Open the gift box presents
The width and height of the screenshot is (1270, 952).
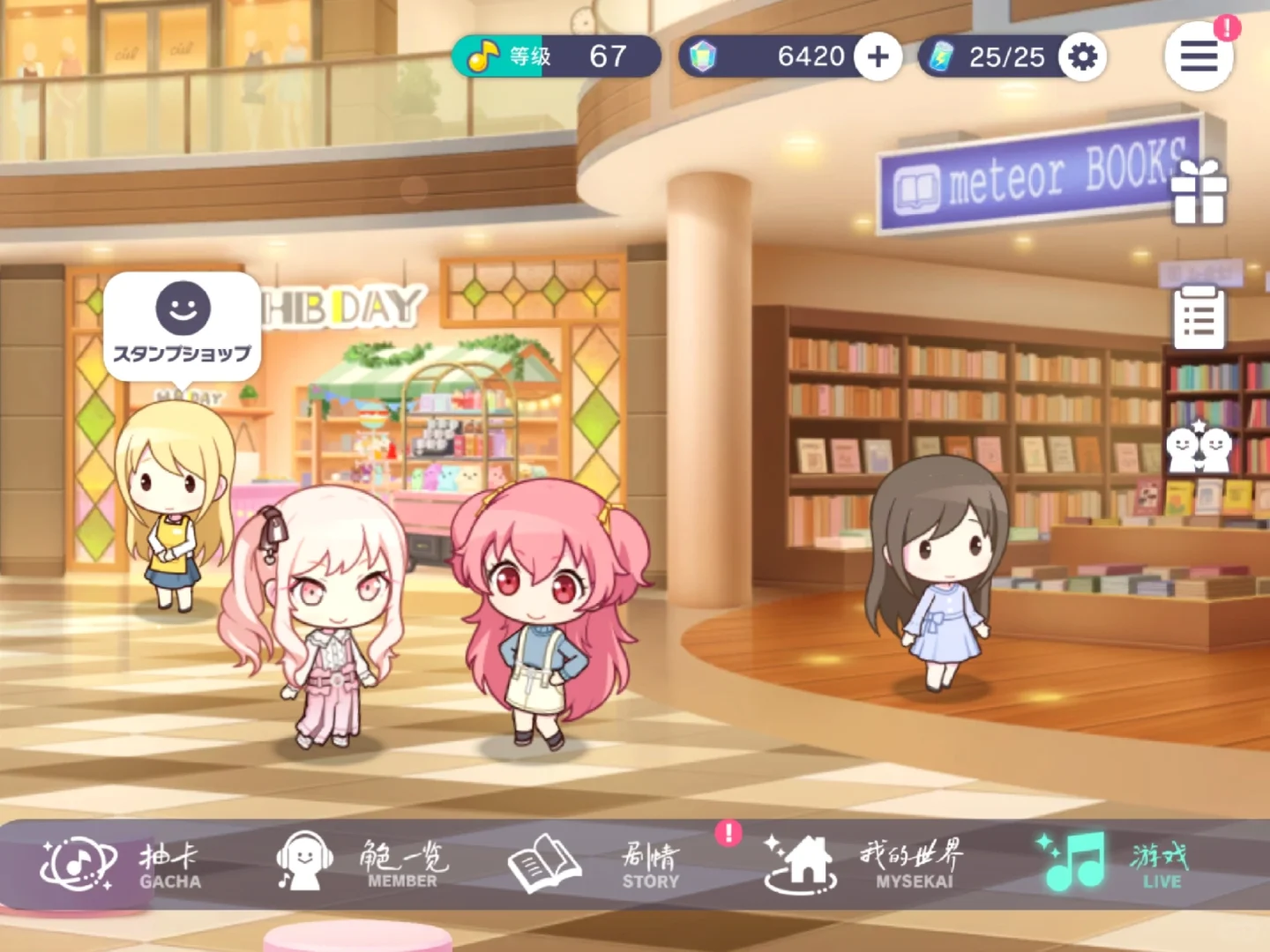click(1199, 192)
